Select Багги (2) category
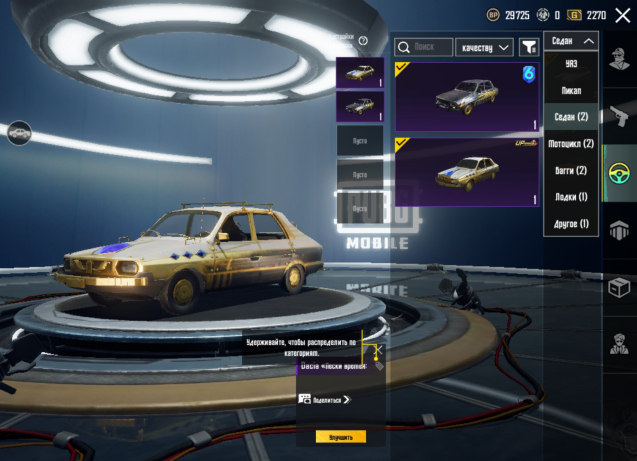 pos(572,170)
